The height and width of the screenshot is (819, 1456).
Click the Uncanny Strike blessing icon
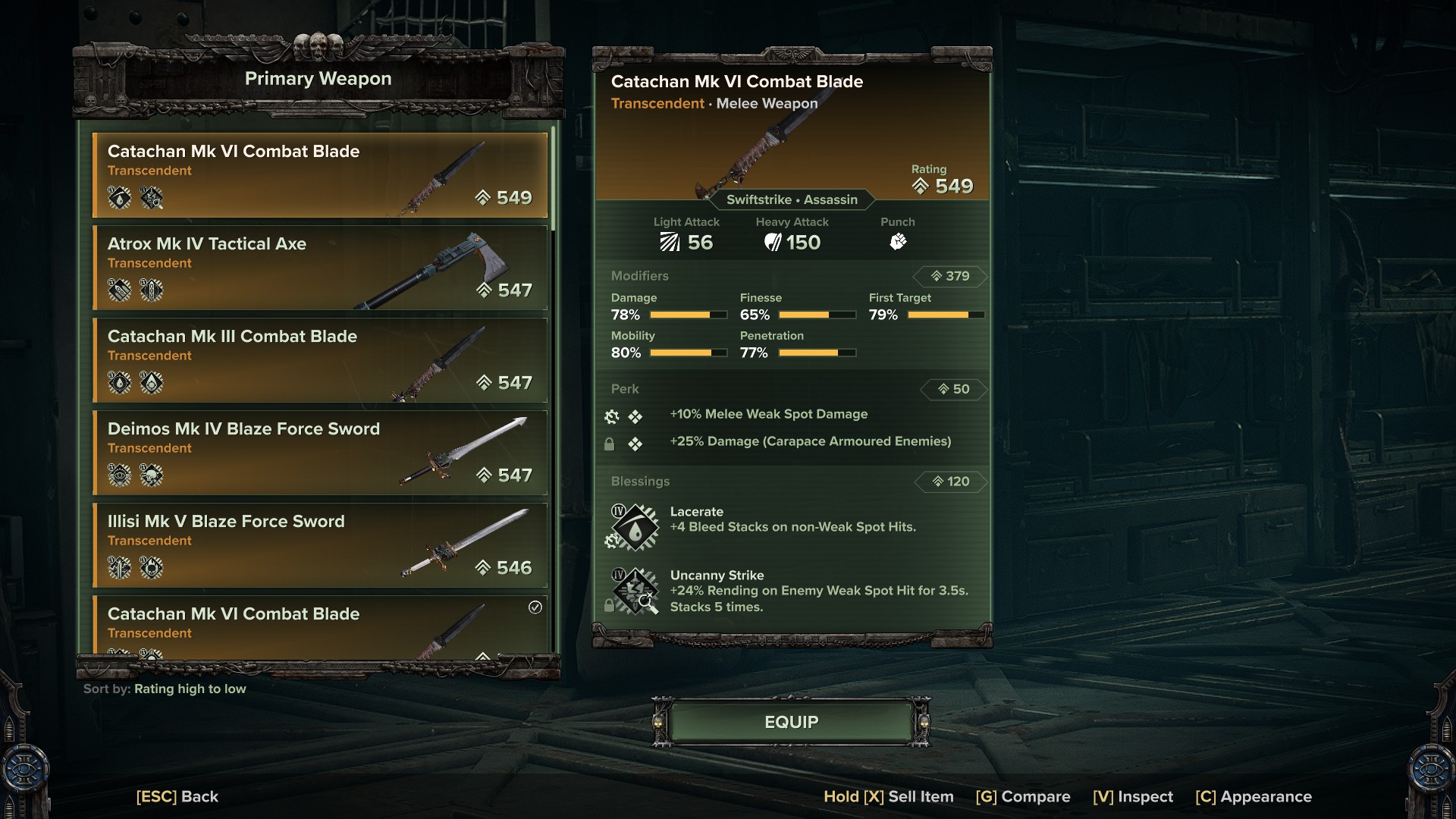(x=636, y=590)
